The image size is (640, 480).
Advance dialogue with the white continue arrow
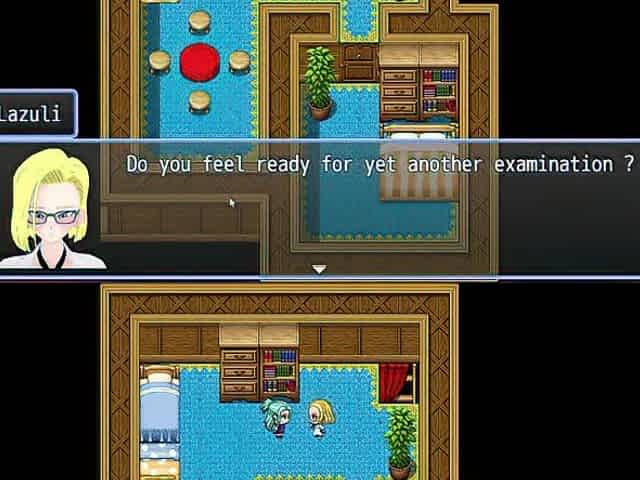(319, 269)
